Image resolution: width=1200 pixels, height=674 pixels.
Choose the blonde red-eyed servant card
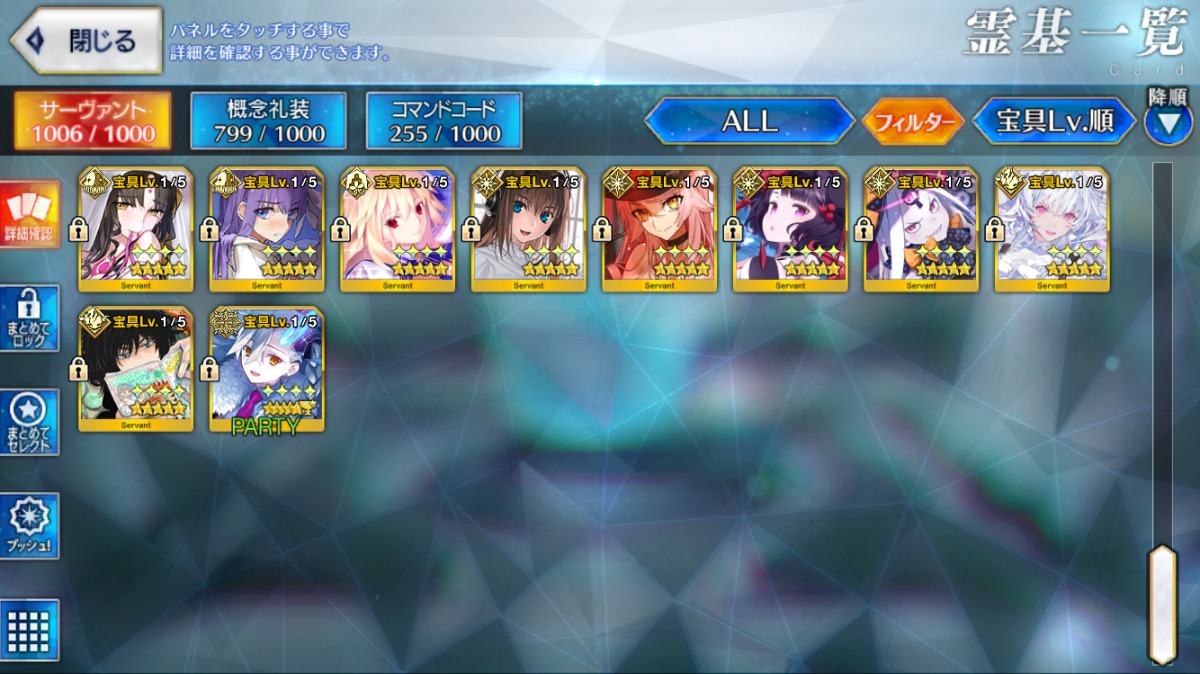pyautogui.click(x=398, y=229)
